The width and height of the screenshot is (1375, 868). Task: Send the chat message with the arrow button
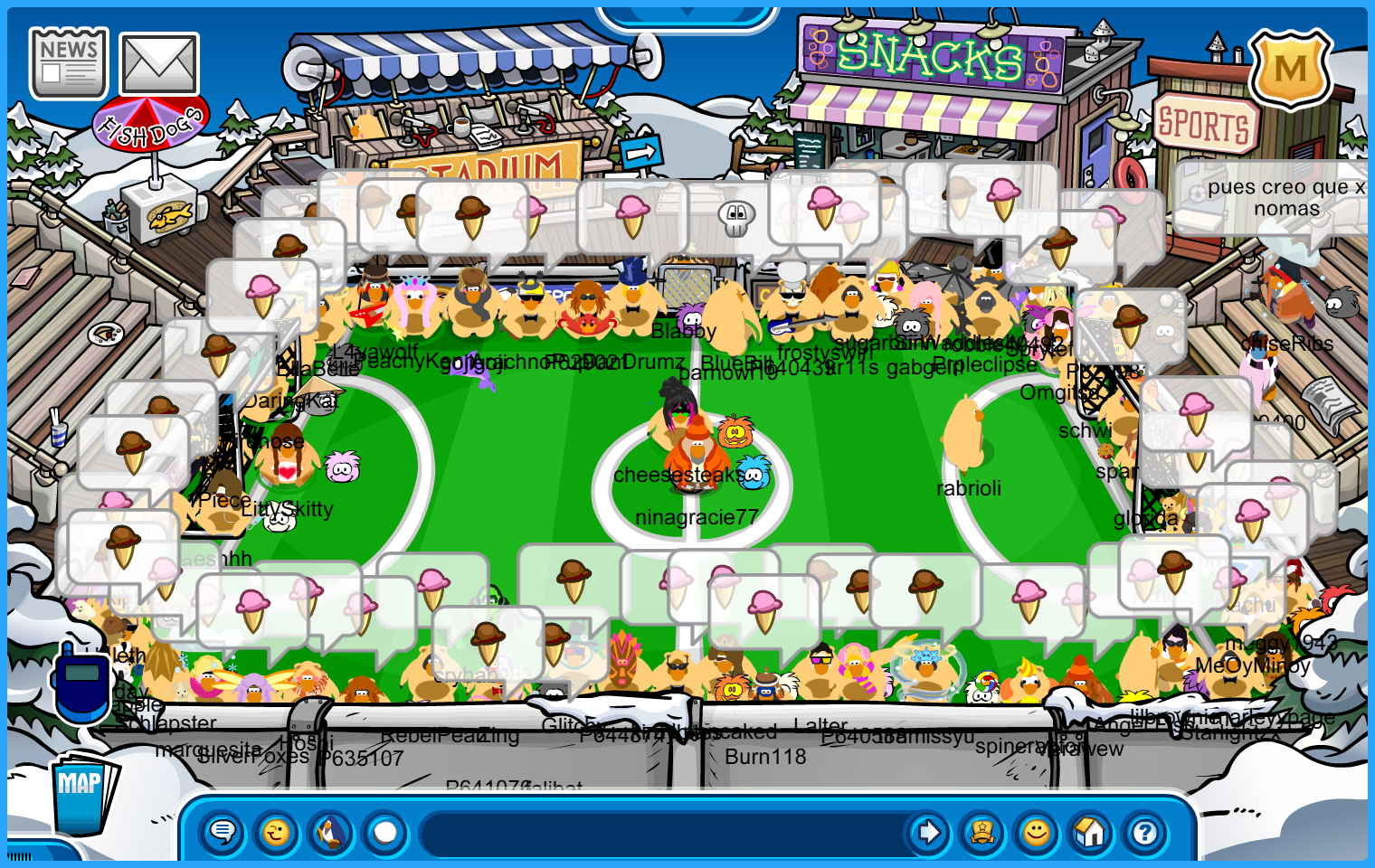click(x=928, y=832)
